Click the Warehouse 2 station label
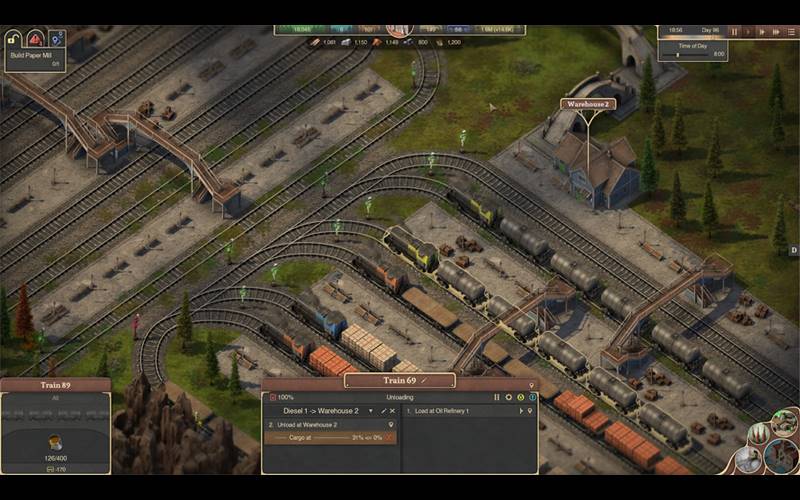 (587, 103)
